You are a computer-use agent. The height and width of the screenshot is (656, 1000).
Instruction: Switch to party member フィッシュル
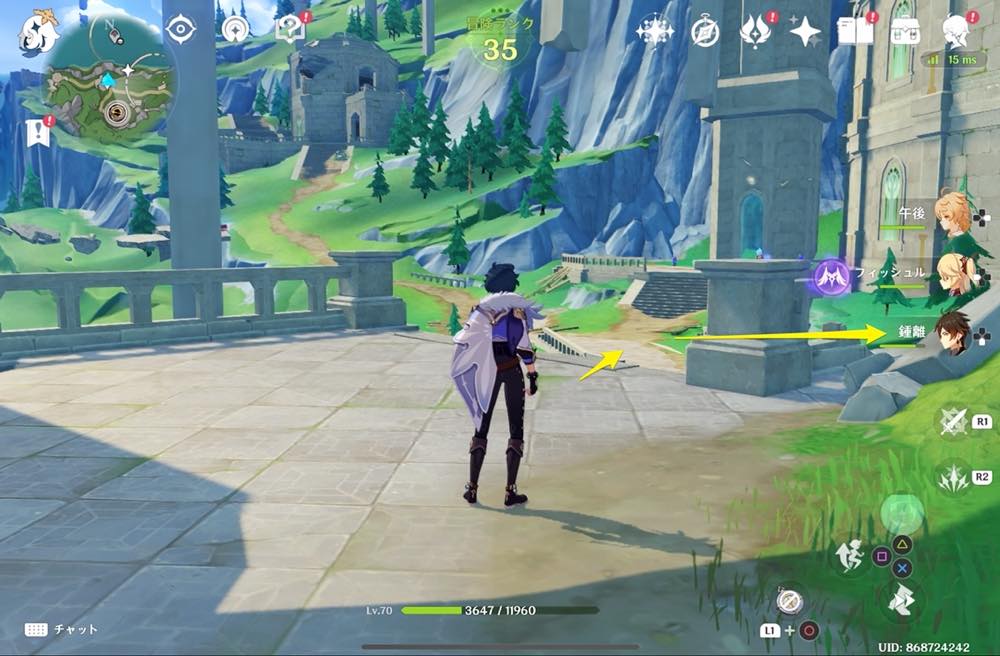(950, 273)
